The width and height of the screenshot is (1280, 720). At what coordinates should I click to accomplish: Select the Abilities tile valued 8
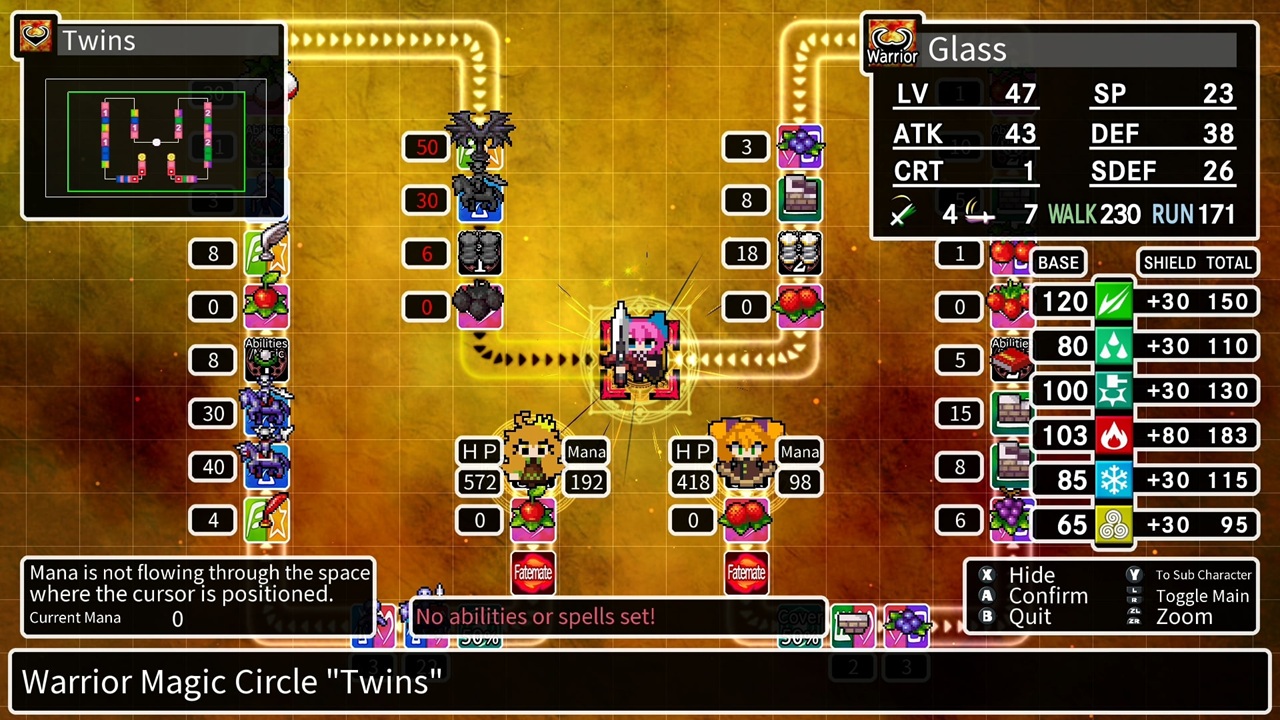(267, 360)
